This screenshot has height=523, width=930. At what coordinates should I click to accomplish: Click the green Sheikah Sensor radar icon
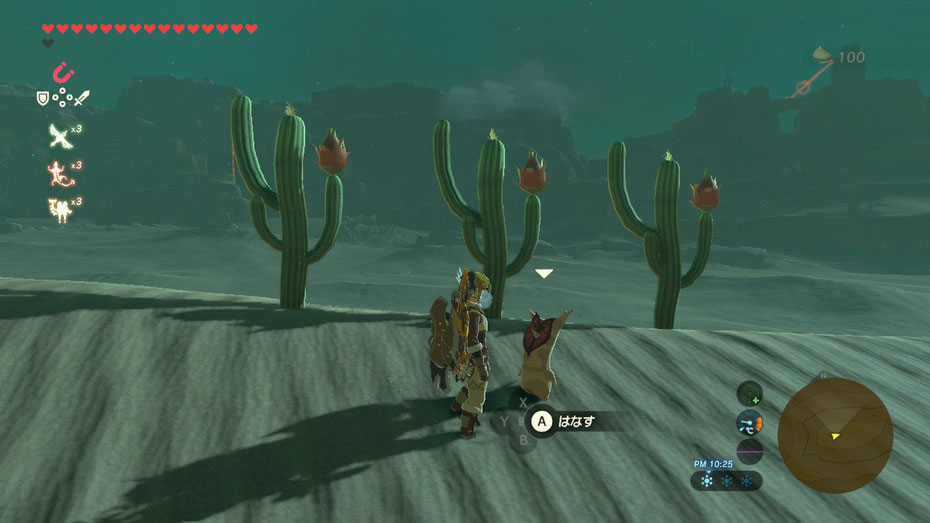click(749, 394)
